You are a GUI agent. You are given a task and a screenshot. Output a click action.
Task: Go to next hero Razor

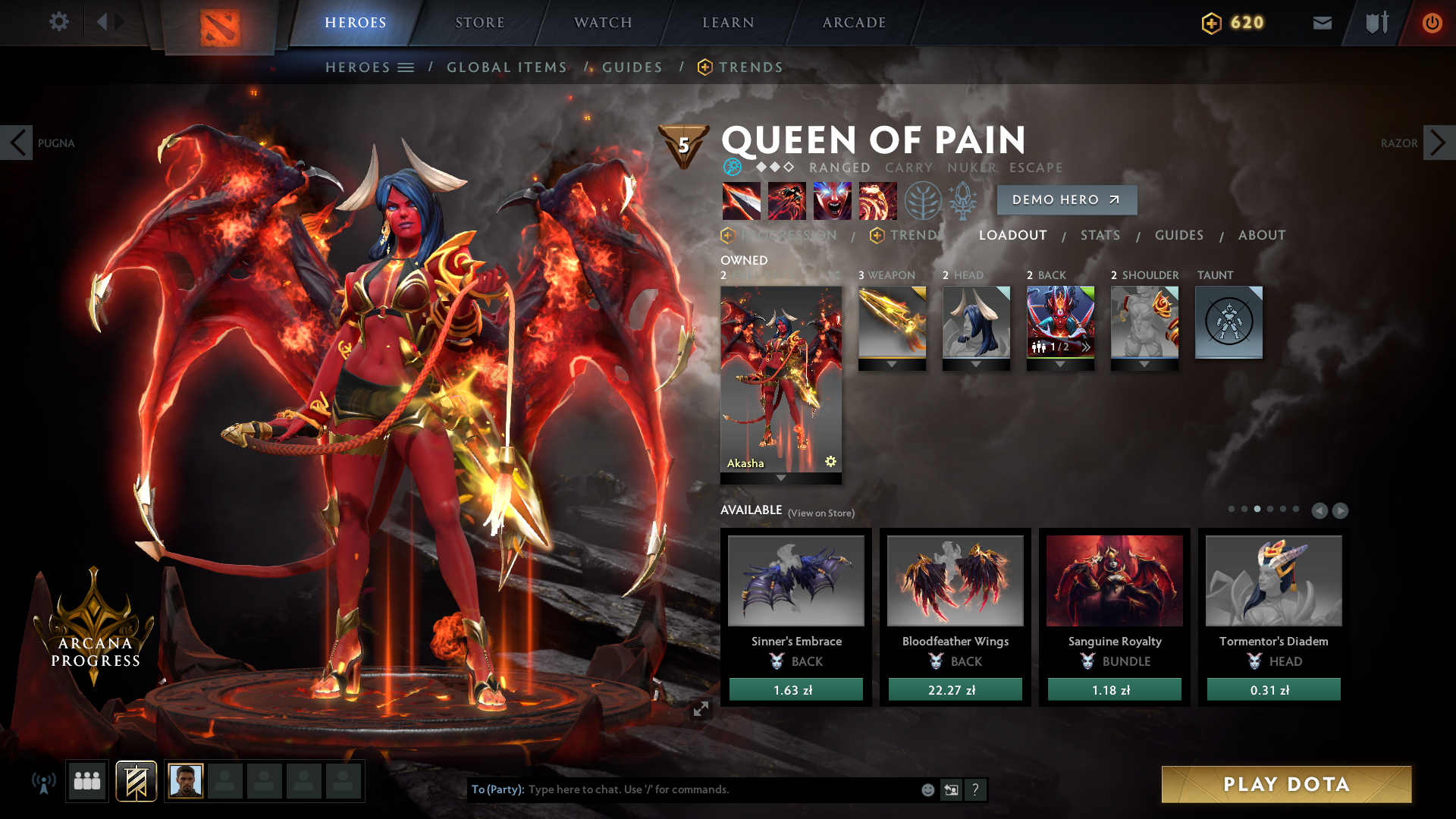pyautogui.click(x=1438, y=143)
